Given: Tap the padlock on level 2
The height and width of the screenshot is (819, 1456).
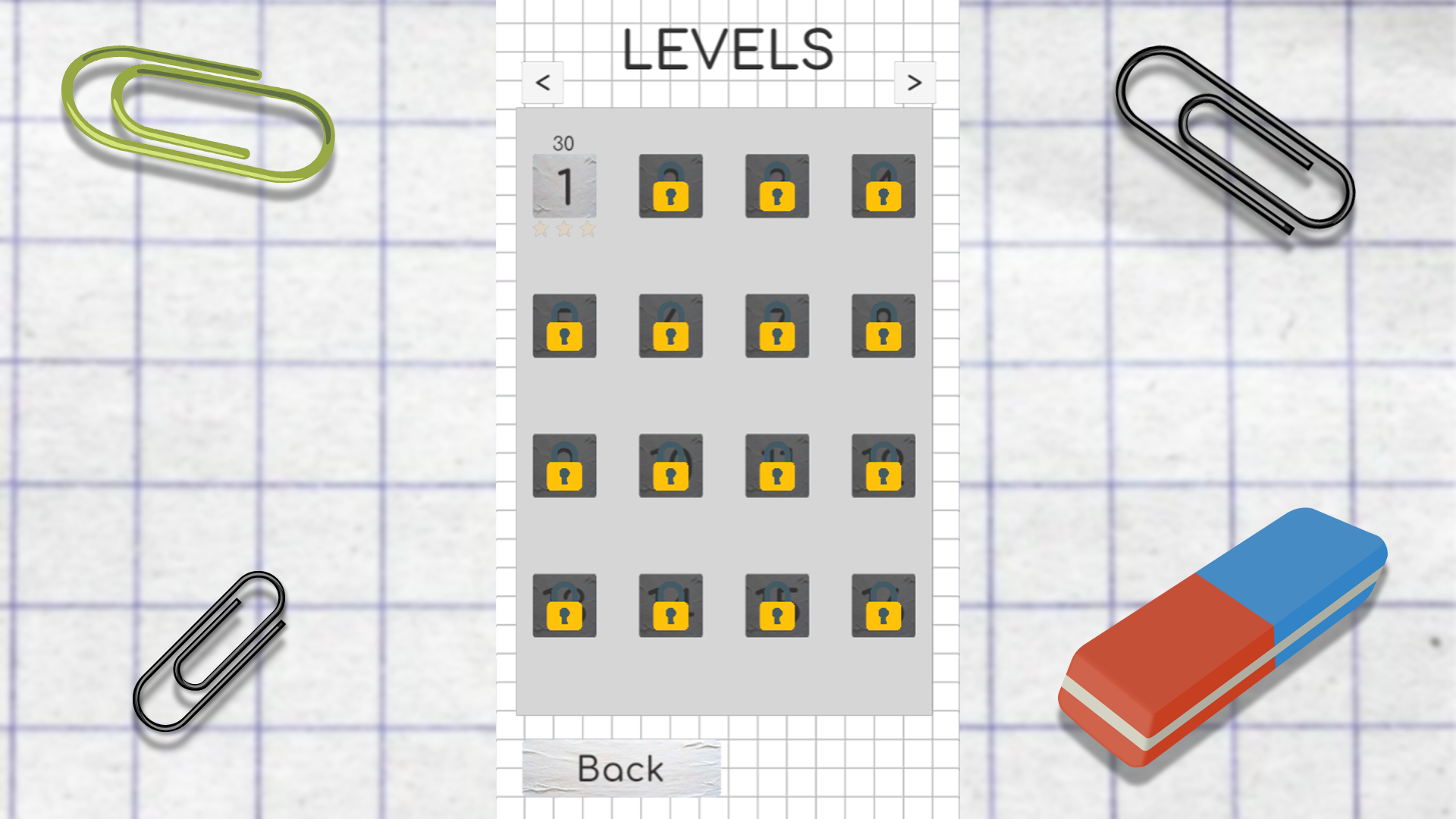Looking at the screenshot, I should [x=670, y=186].
